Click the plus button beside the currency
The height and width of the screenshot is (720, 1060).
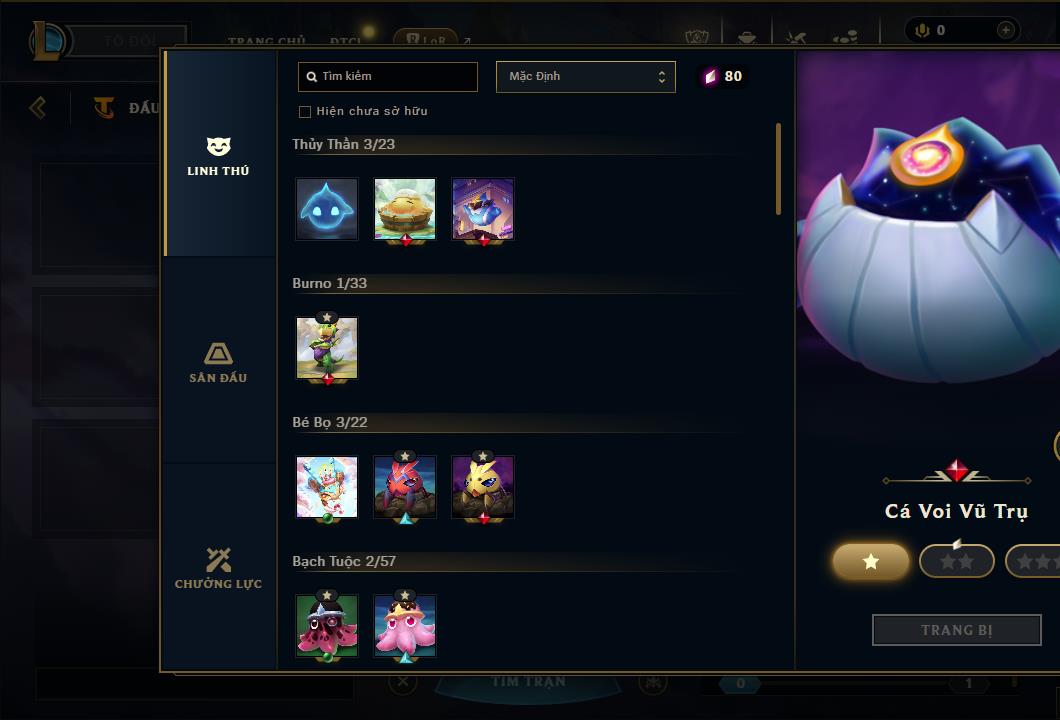click(x=1005, y=30)
